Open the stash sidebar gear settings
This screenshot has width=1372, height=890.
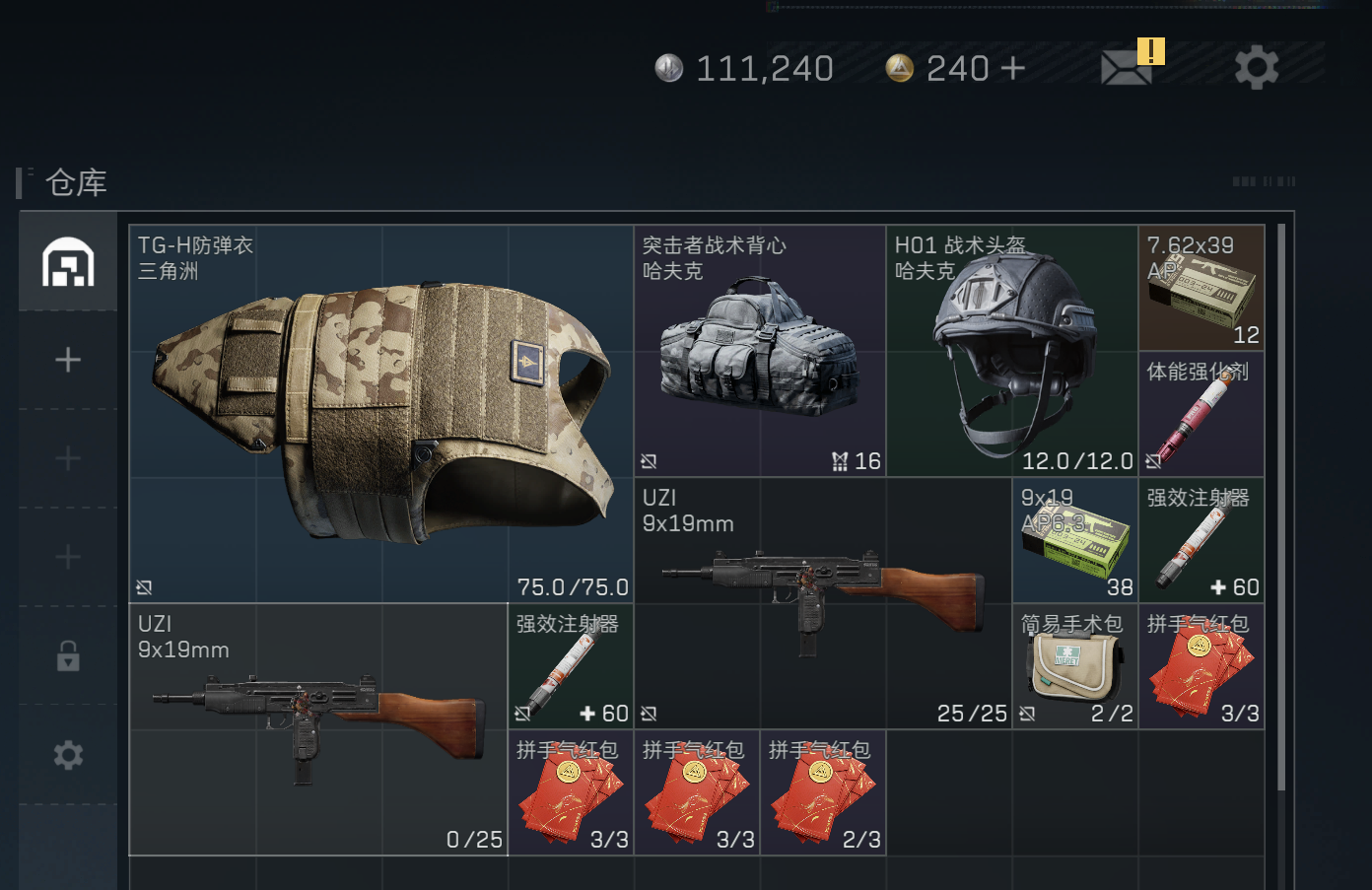click(68, 755)
